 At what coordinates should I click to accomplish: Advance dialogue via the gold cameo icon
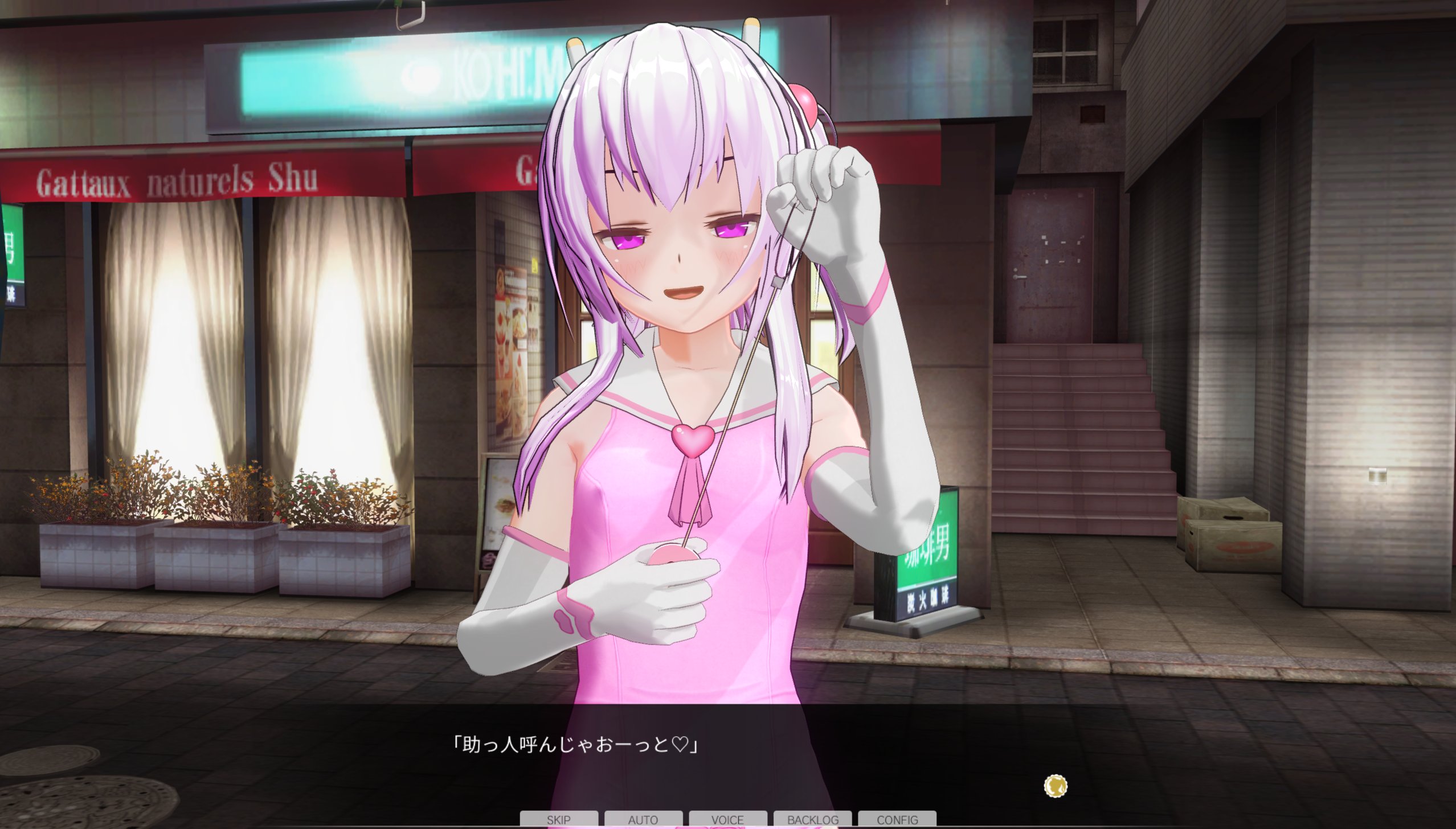coord(1056,786)
